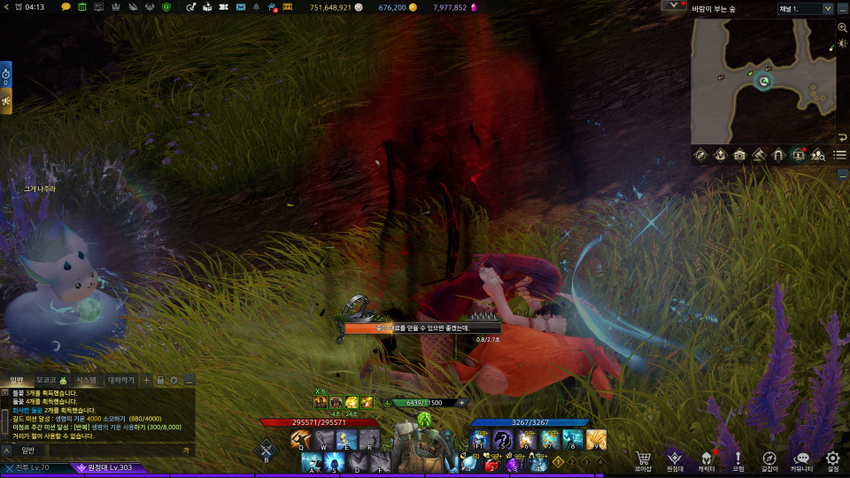Open the 원정대 roster menu
The image size is (850, 478).
click(675, 461)
